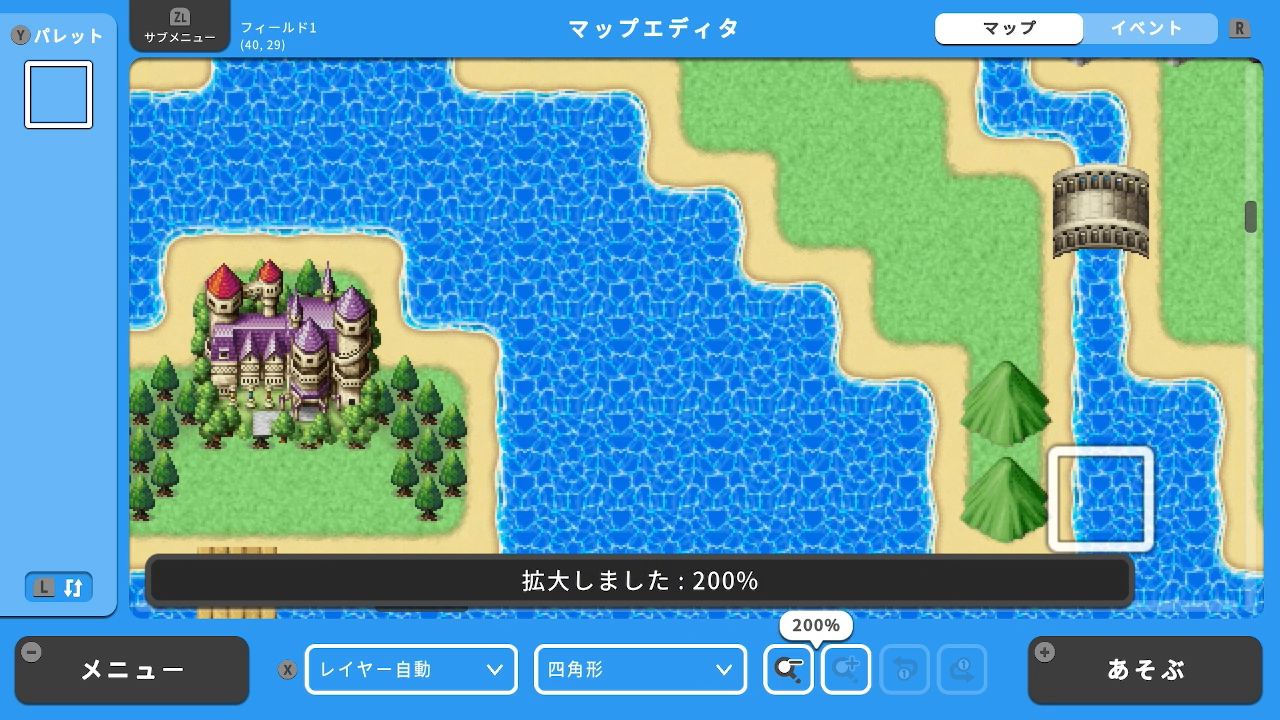Switch to the イベント tab
The width and height of the screenshot is (1280, 720).
point(1147,28)
